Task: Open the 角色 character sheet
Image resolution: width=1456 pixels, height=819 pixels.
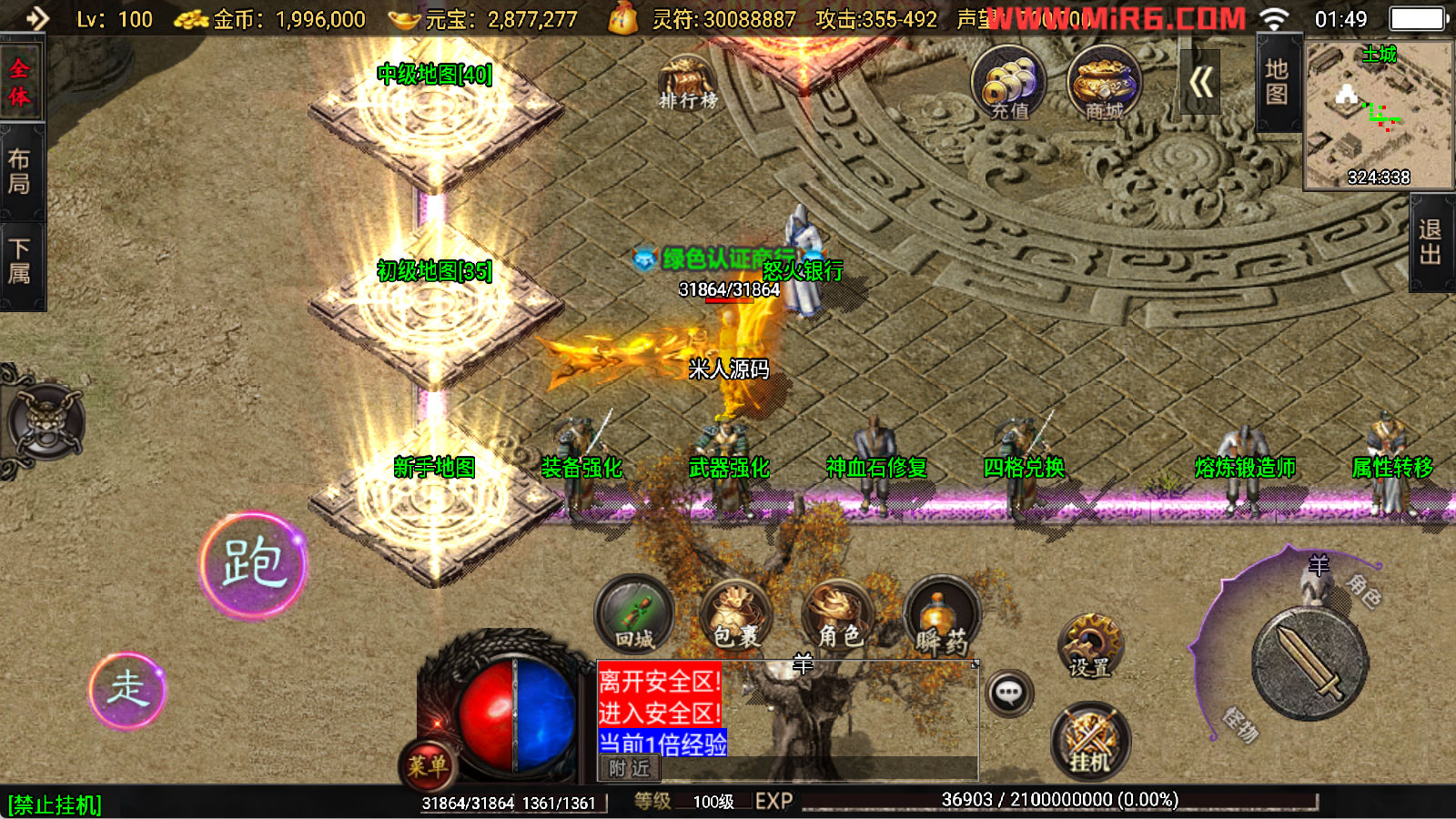Action: tap(838, 615)
